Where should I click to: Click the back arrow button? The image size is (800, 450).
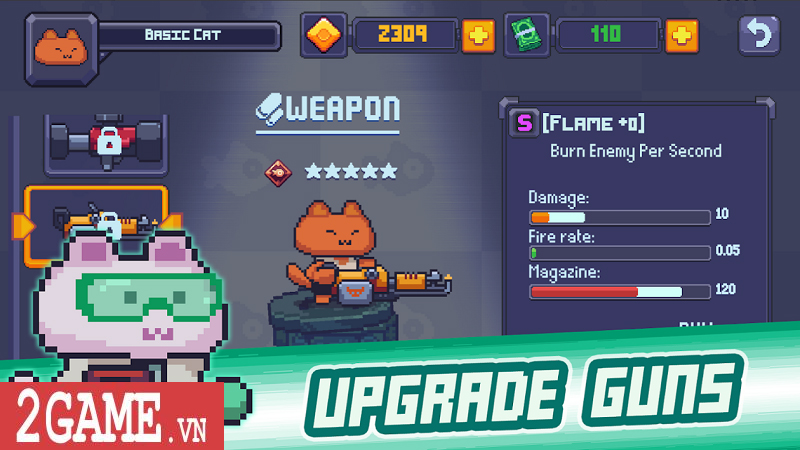tap(759, 36)
